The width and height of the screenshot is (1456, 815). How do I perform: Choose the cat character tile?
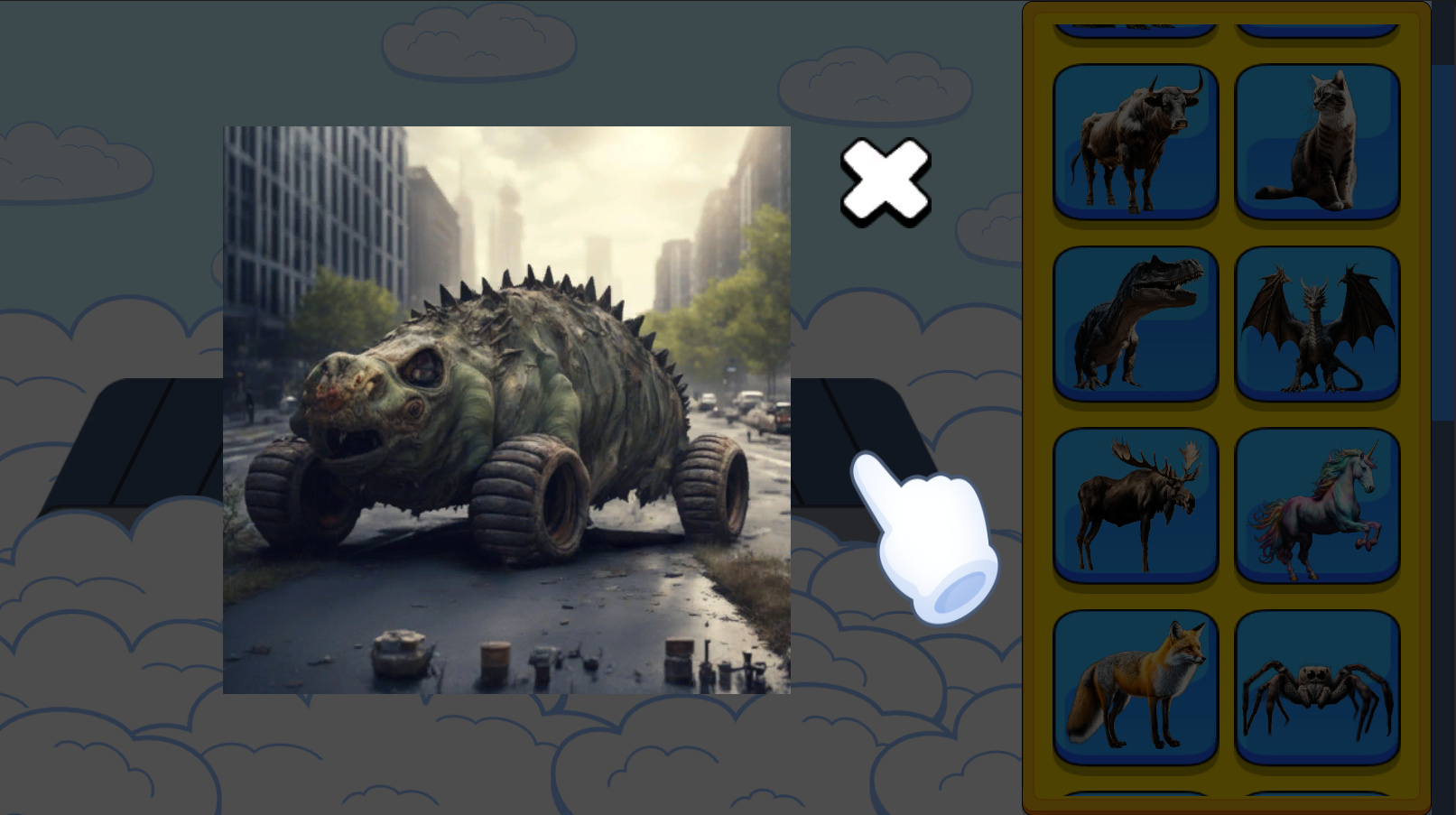coord(1316,143)
